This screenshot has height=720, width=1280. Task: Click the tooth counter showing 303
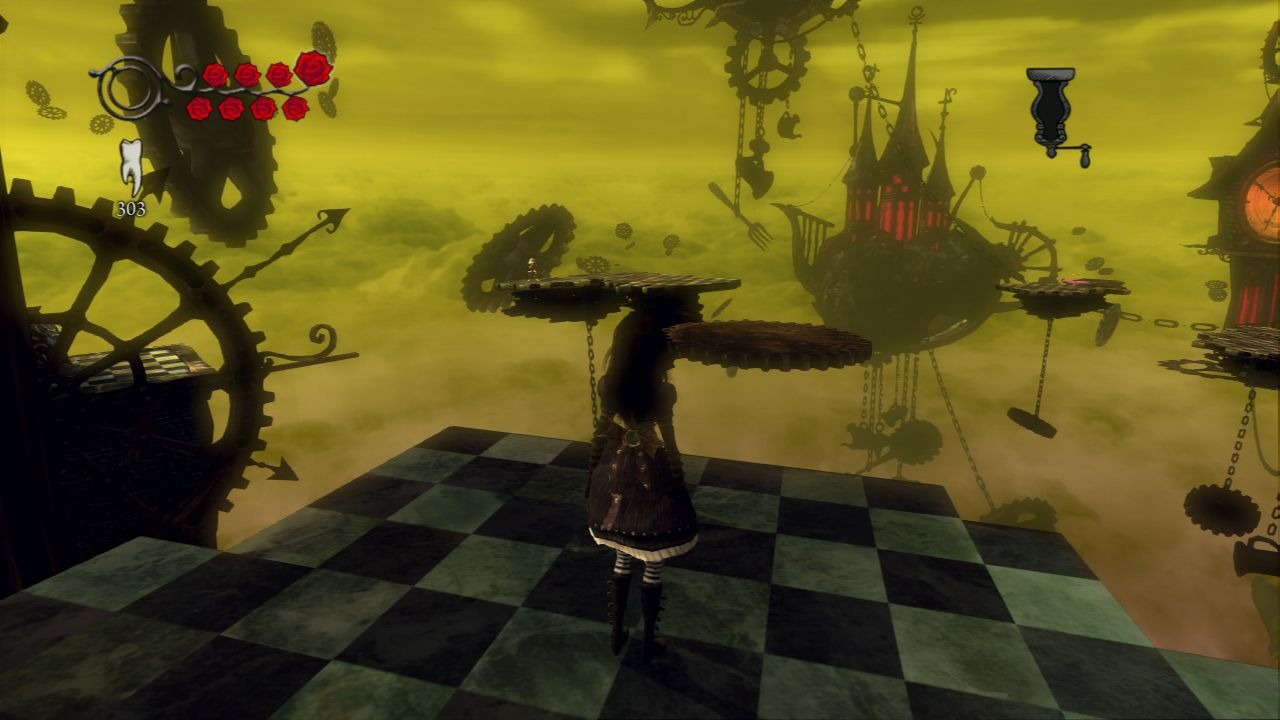pos(131,206)
